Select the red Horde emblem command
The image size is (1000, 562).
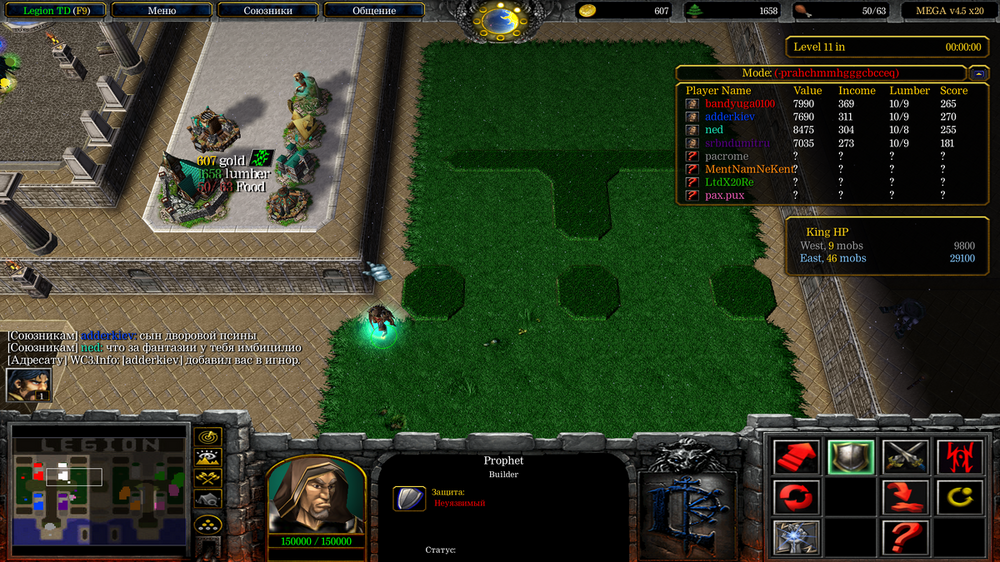(x=957, y=457)
